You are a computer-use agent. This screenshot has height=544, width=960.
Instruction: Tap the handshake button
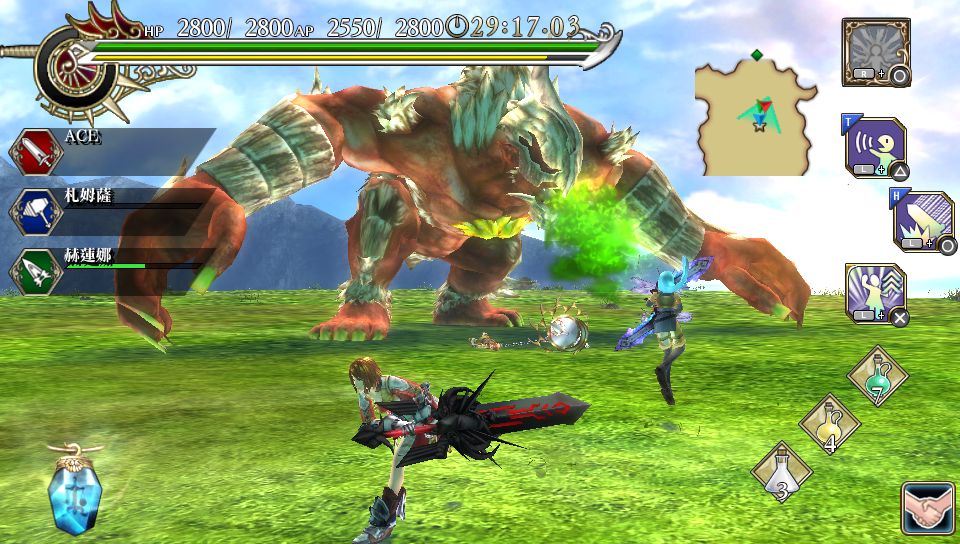click(x=926, y=508)
